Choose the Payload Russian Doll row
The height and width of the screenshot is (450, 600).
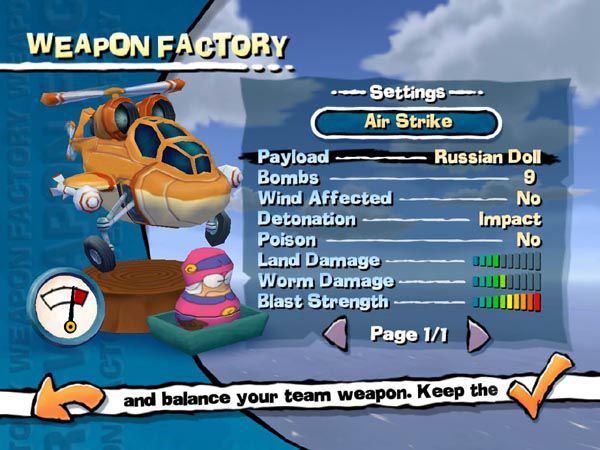click(x=399, y=157)
